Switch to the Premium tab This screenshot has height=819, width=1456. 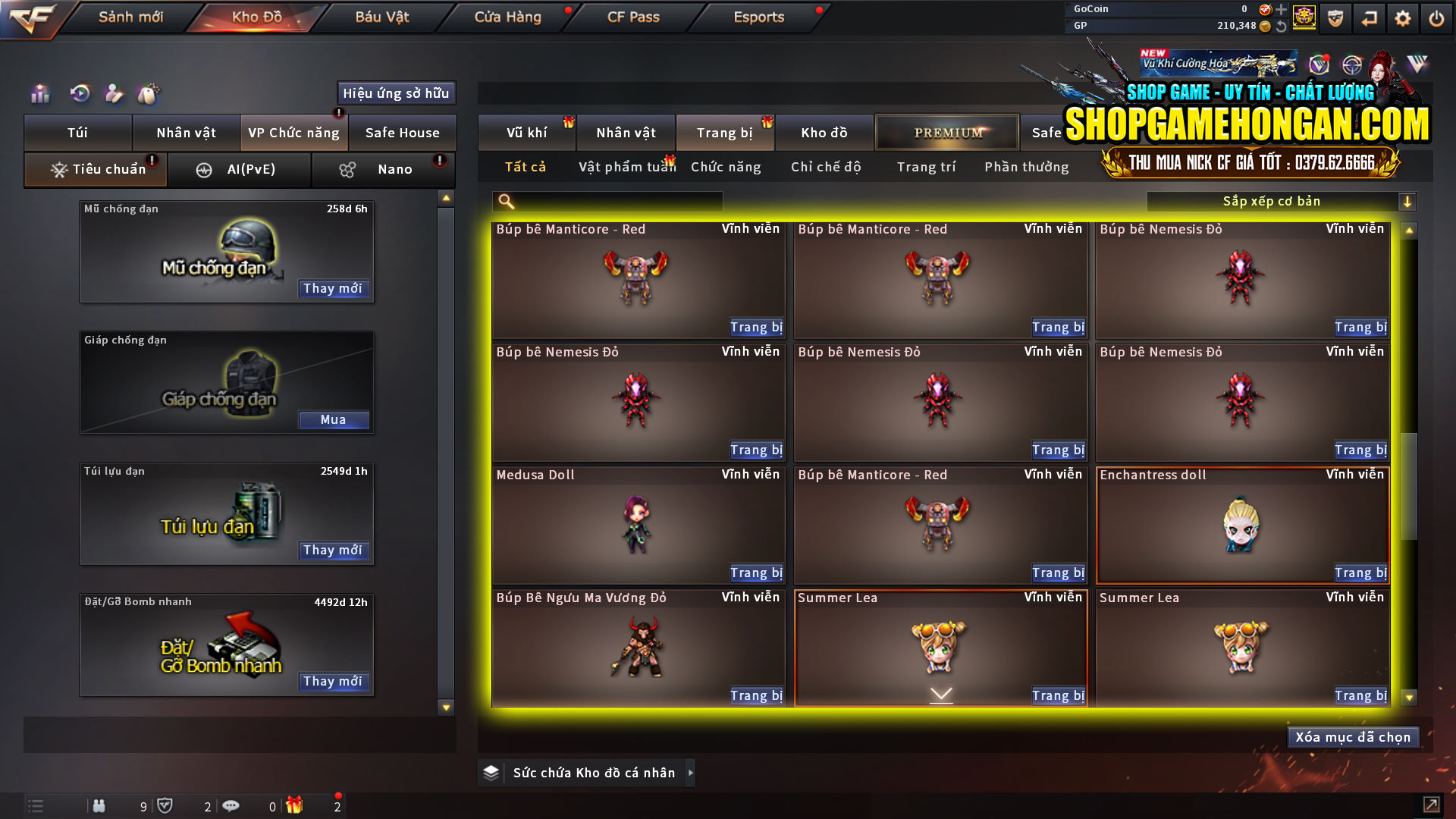(x=946, y=132)
